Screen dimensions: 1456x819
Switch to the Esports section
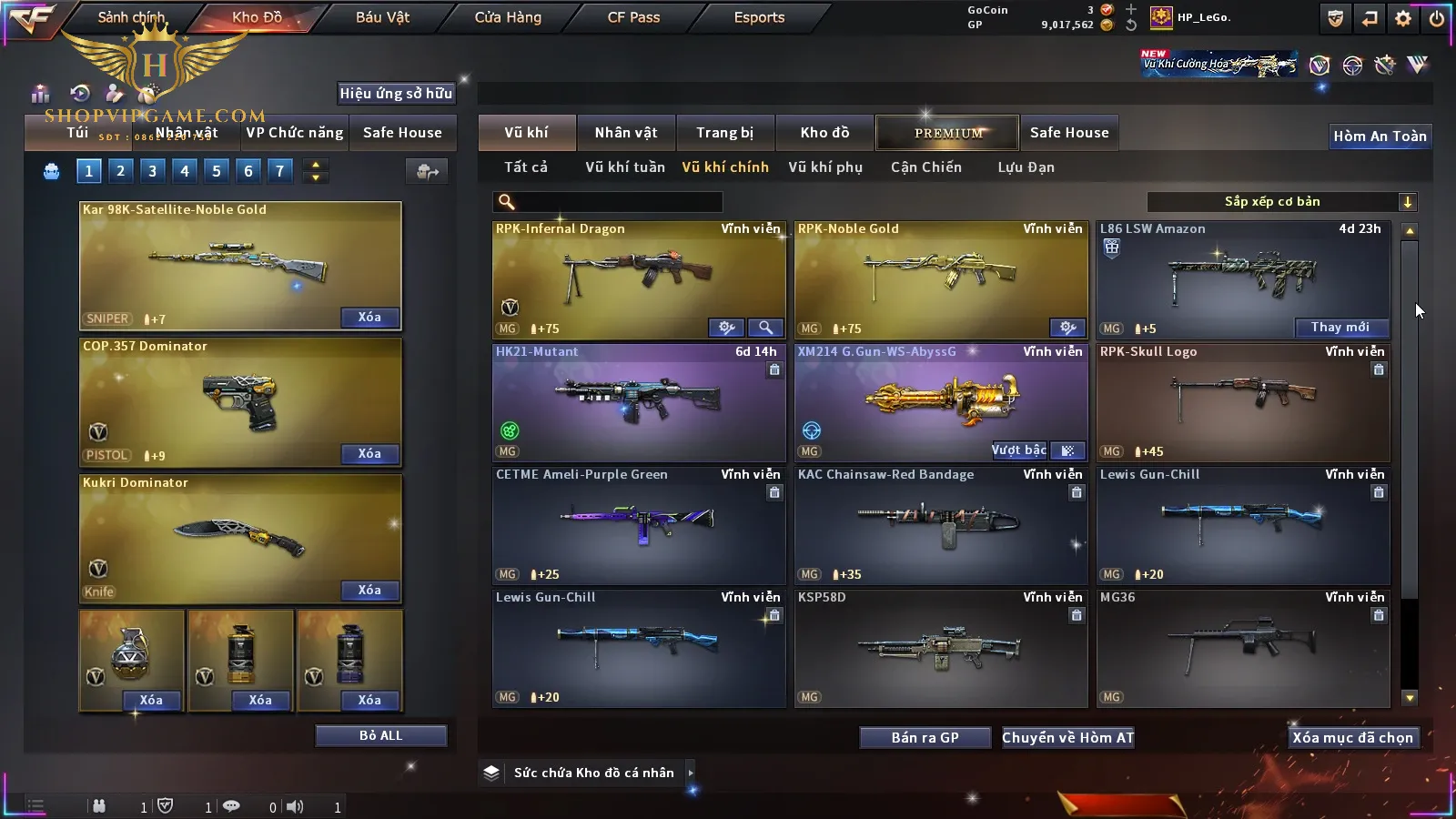[759, 17]
